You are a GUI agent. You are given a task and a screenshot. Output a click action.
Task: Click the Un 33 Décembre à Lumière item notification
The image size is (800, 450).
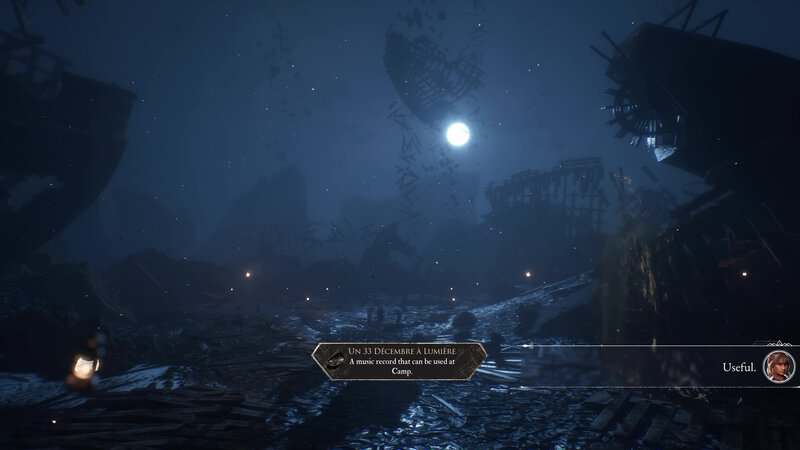[x=399, y=361]
